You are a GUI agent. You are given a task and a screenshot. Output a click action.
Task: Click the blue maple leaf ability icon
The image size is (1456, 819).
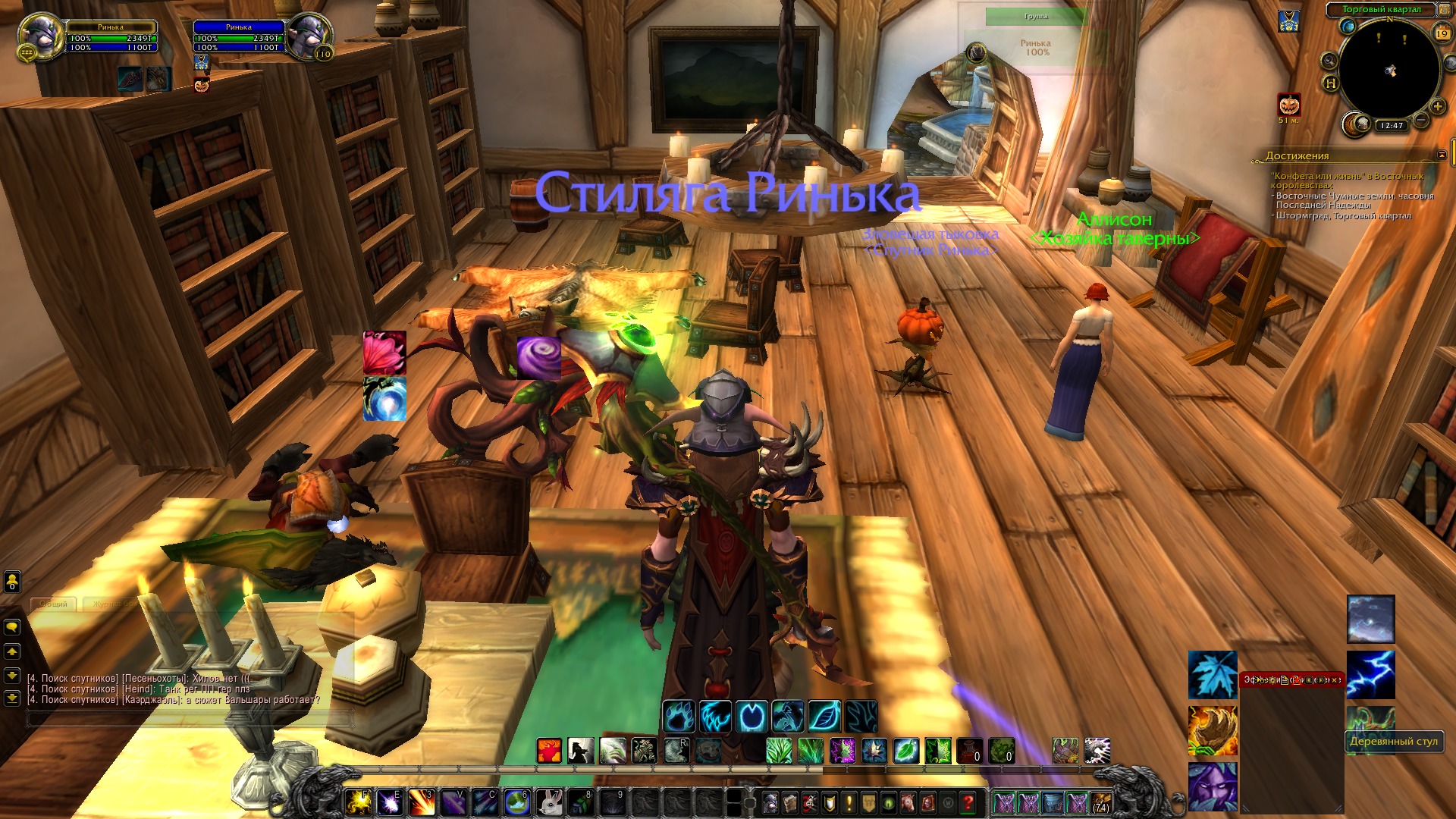pos(1212,674)
